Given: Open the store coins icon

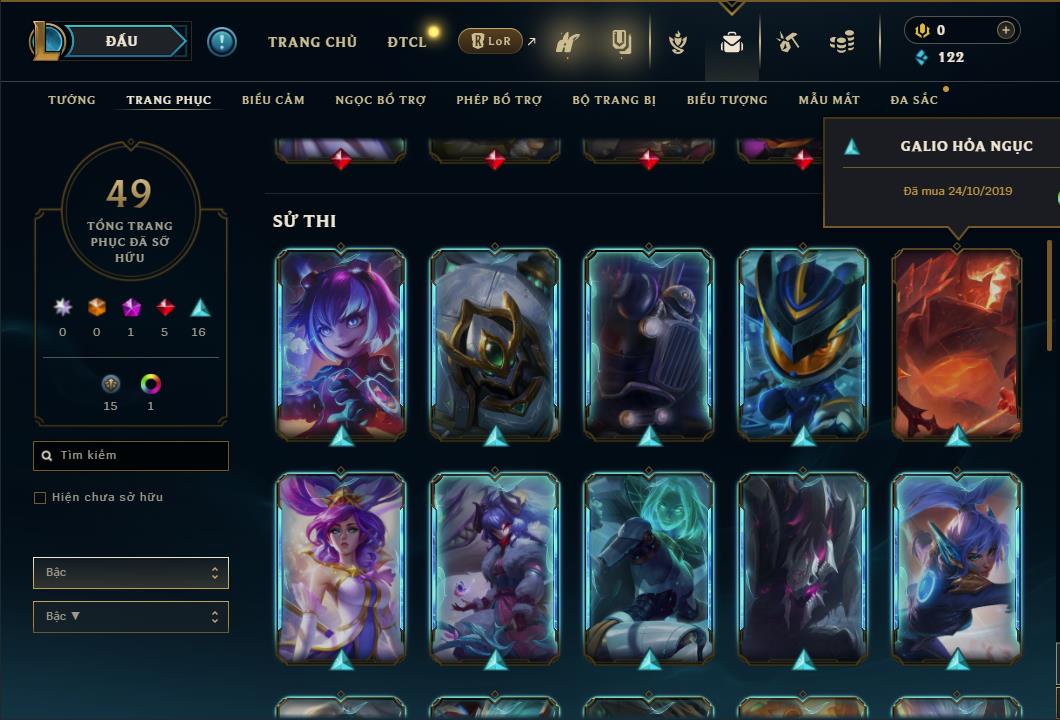Looking at the screenshot, I should [x=842, y=43].
